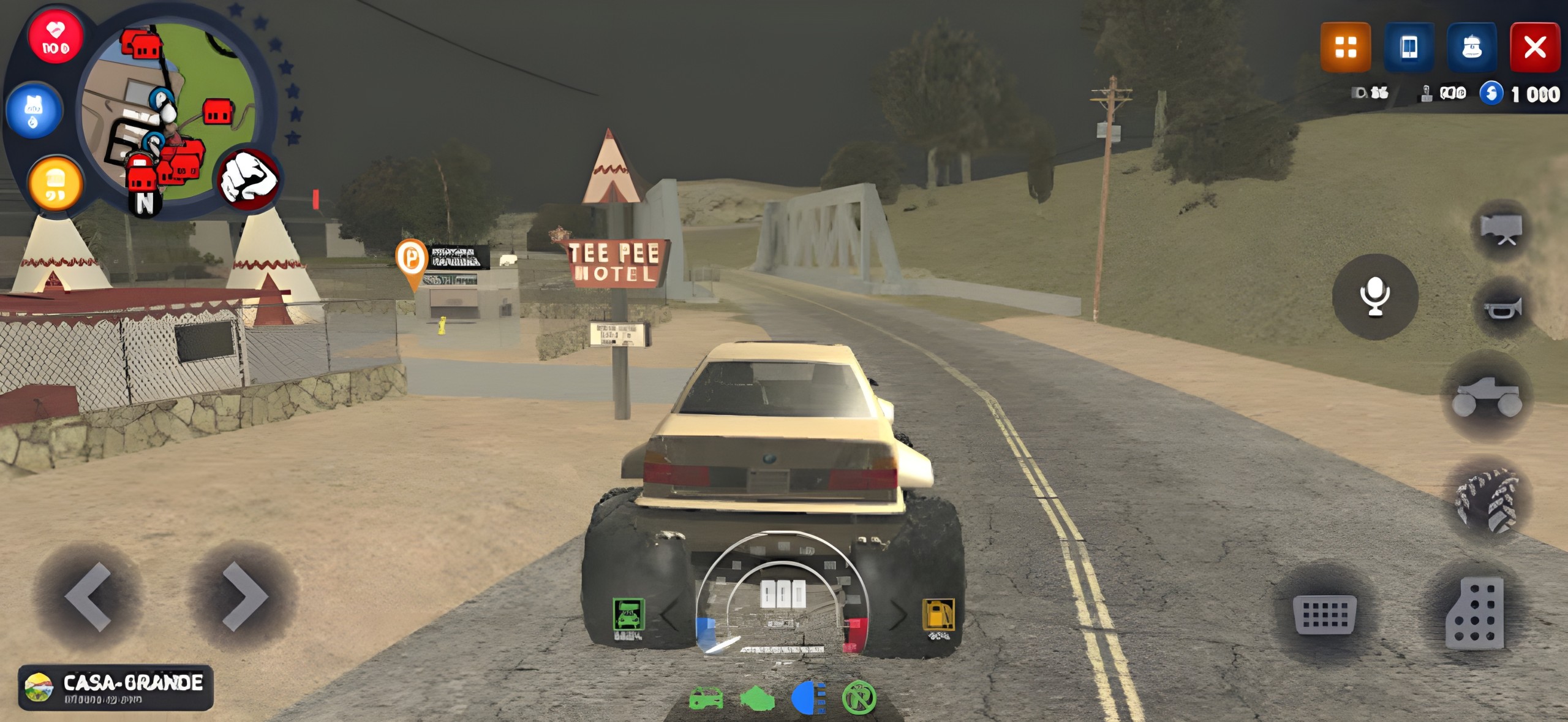Tap the yellow fuel pump icon
1568x722 pixels.
(x=938, y=615)
